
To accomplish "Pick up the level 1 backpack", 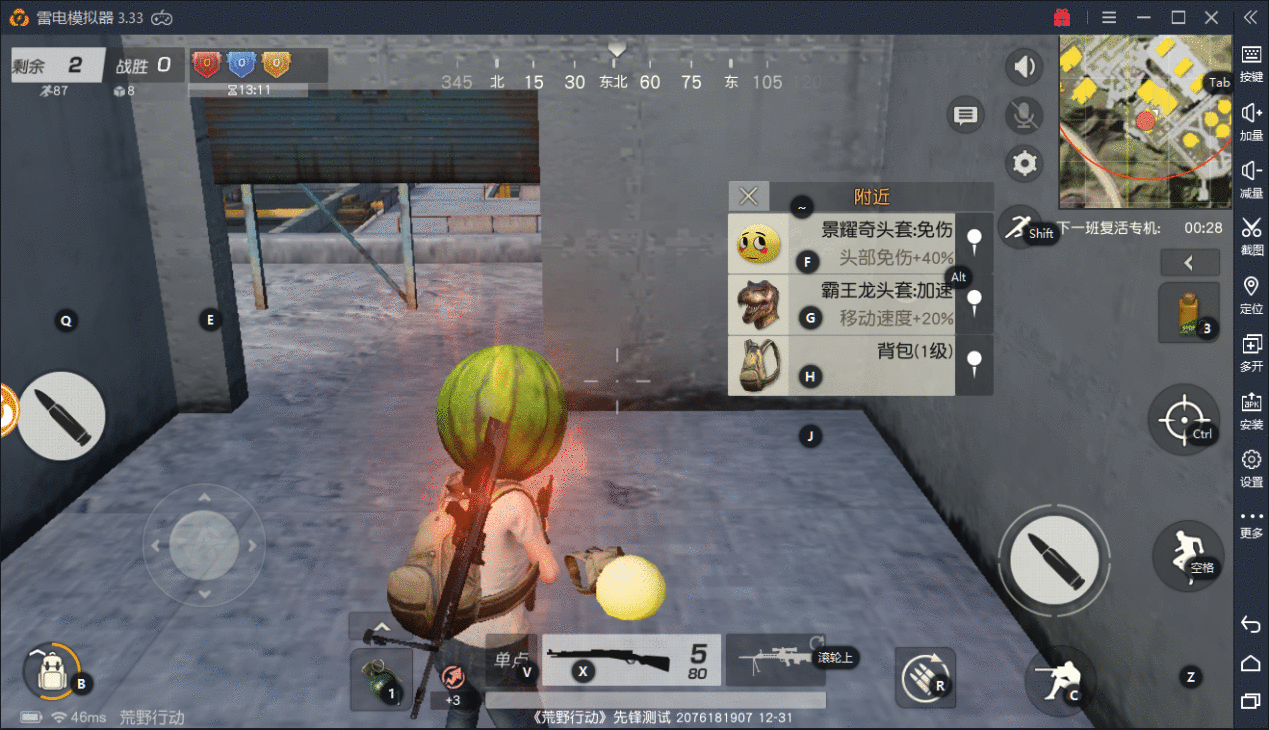I will tap(845, 365).
